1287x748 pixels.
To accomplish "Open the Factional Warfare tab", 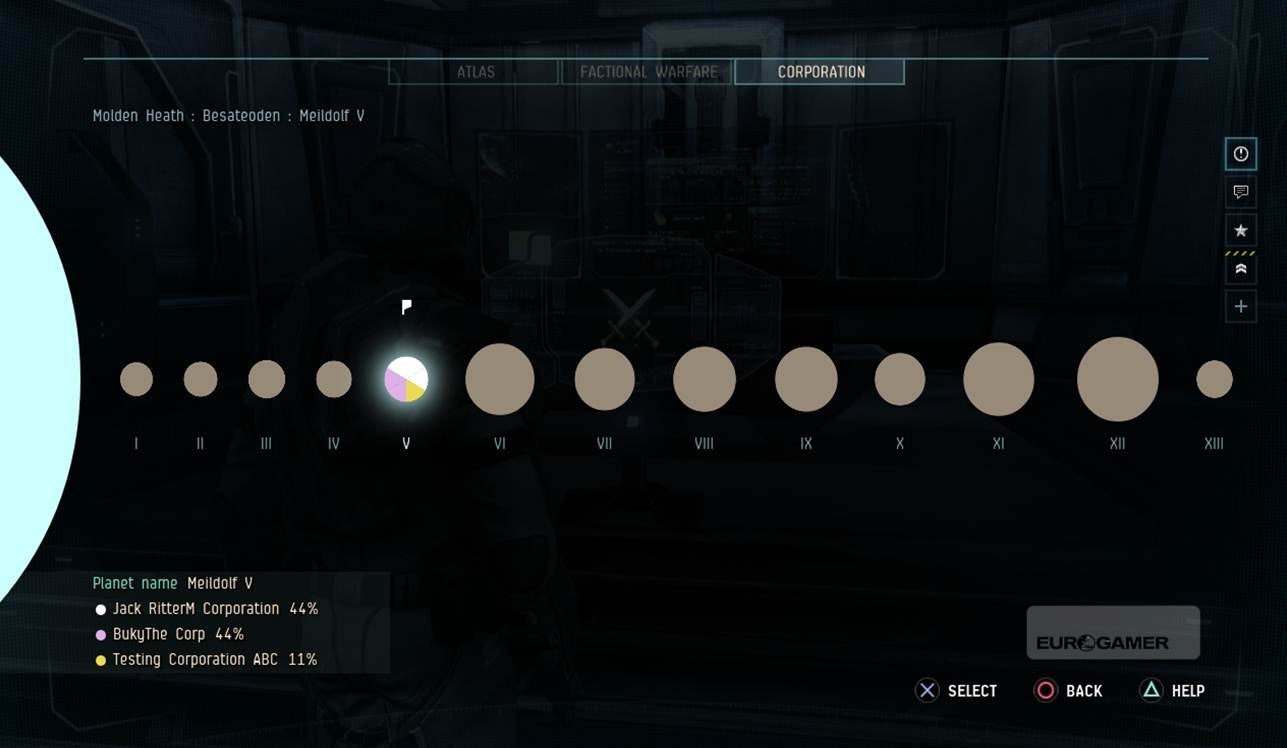I will [x=648, y=72].
